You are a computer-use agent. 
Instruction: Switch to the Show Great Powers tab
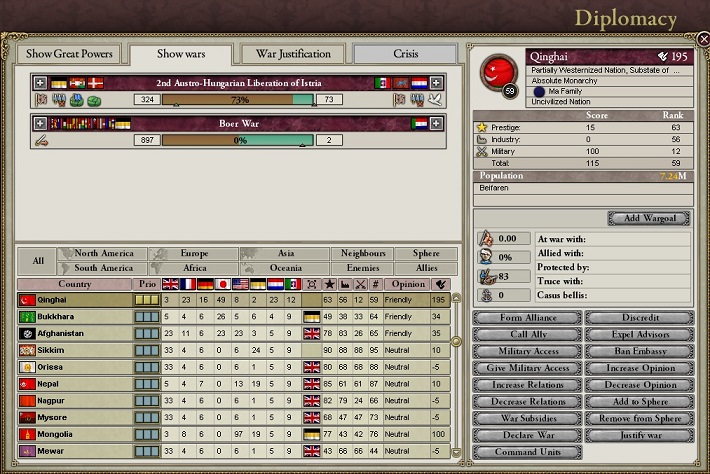pyautogui.click(x=68, y=53)
